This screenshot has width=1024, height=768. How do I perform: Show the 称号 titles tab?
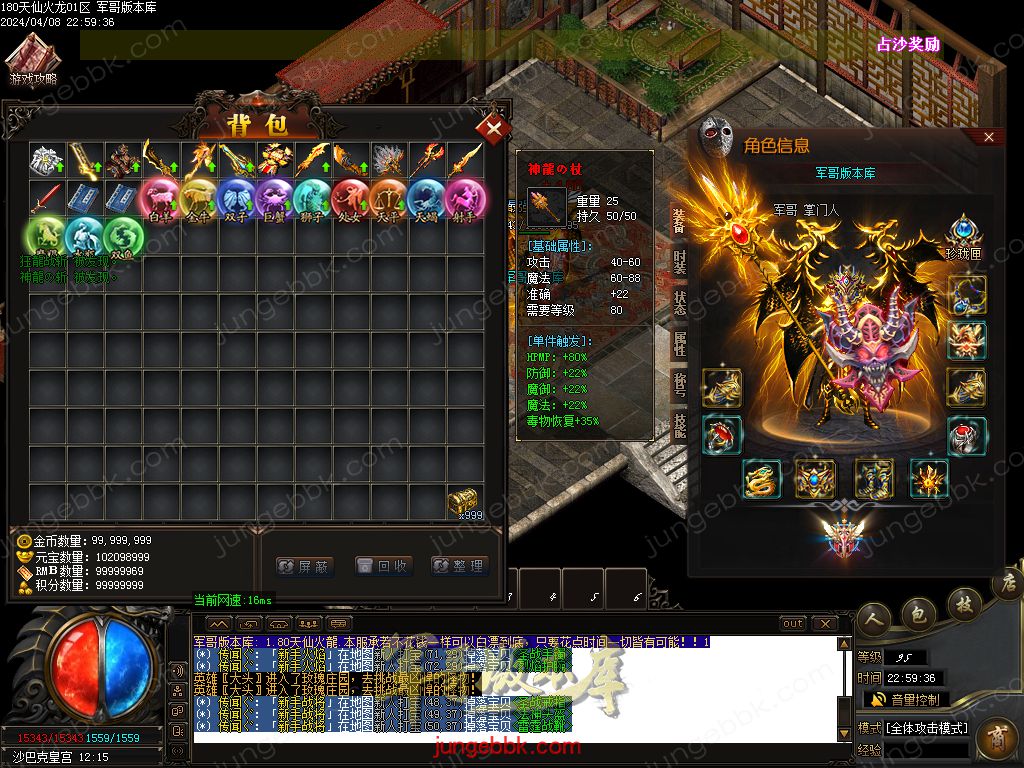tap(680, 385)
